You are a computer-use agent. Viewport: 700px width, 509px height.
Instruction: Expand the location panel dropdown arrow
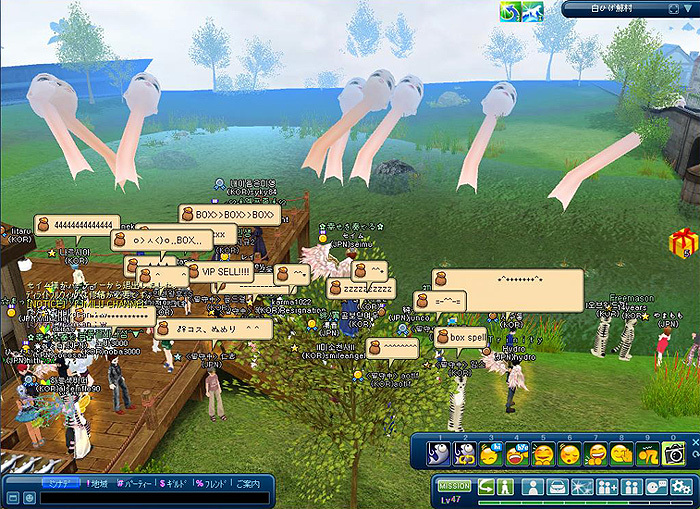(x=687, y=9)
